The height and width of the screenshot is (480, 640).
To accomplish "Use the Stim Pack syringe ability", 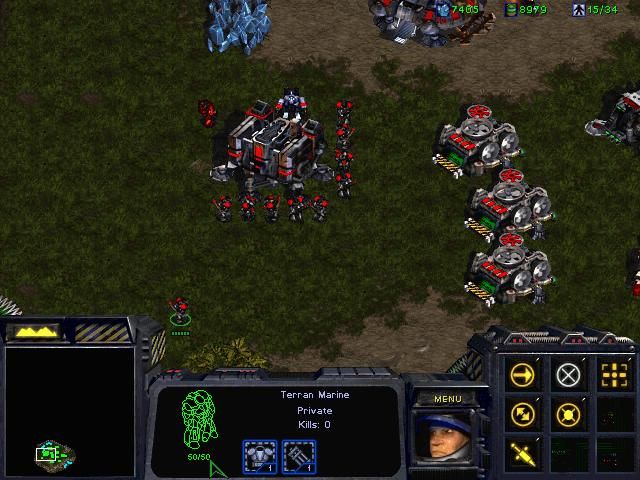I will coord(522,451).
